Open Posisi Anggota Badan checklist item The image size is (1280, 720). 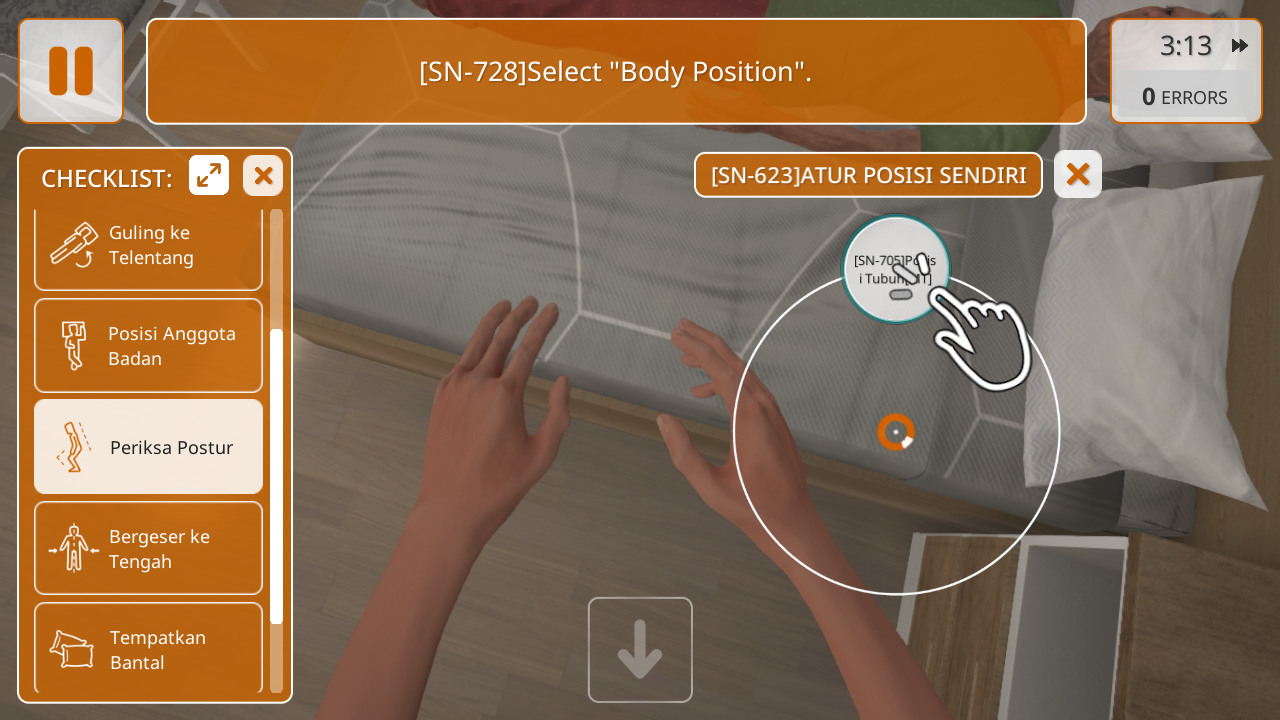point(148,346)
